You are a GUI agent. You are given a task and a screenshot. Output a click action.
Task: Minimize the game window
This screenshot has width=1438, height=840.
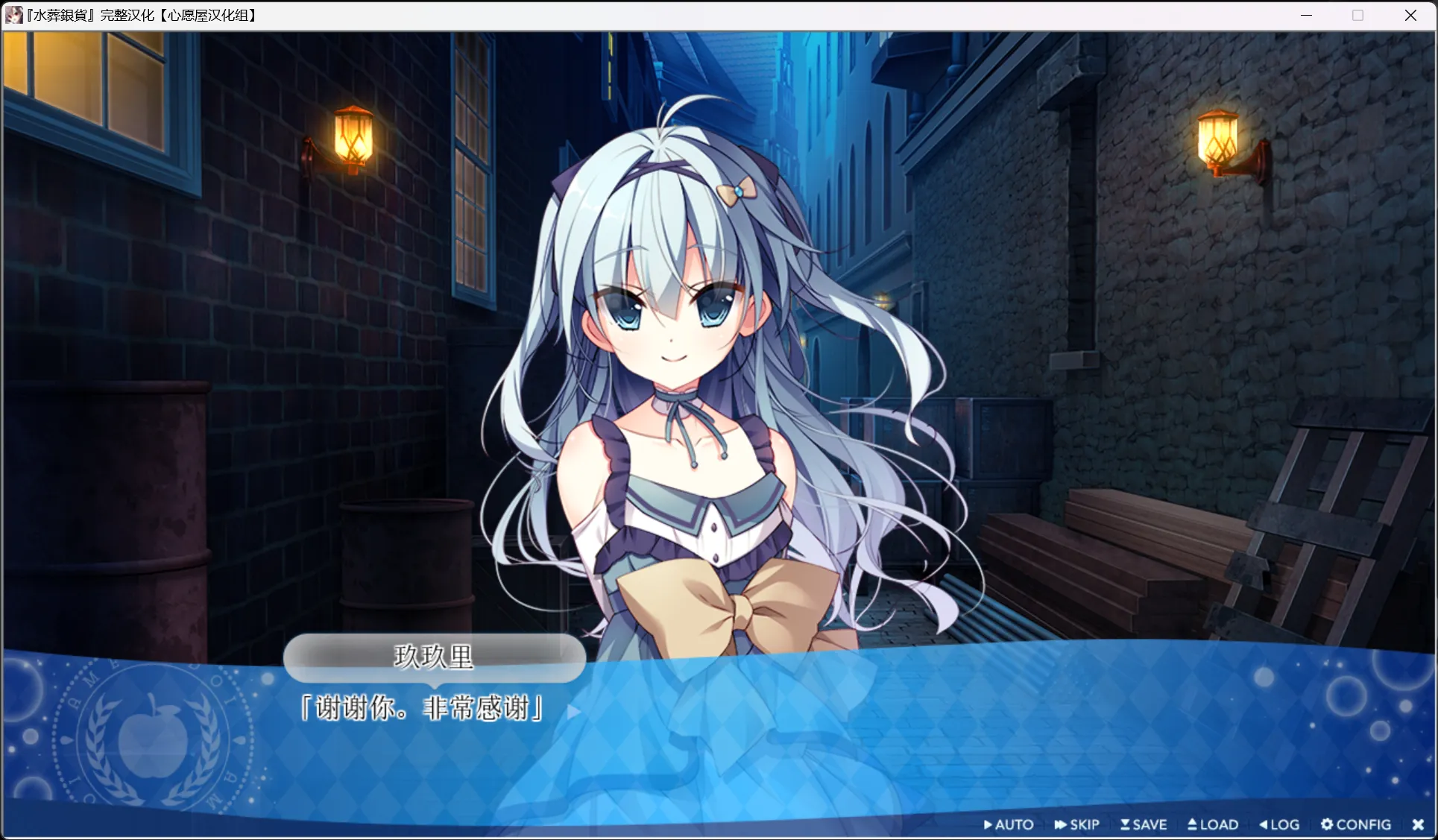point(1306,15)
